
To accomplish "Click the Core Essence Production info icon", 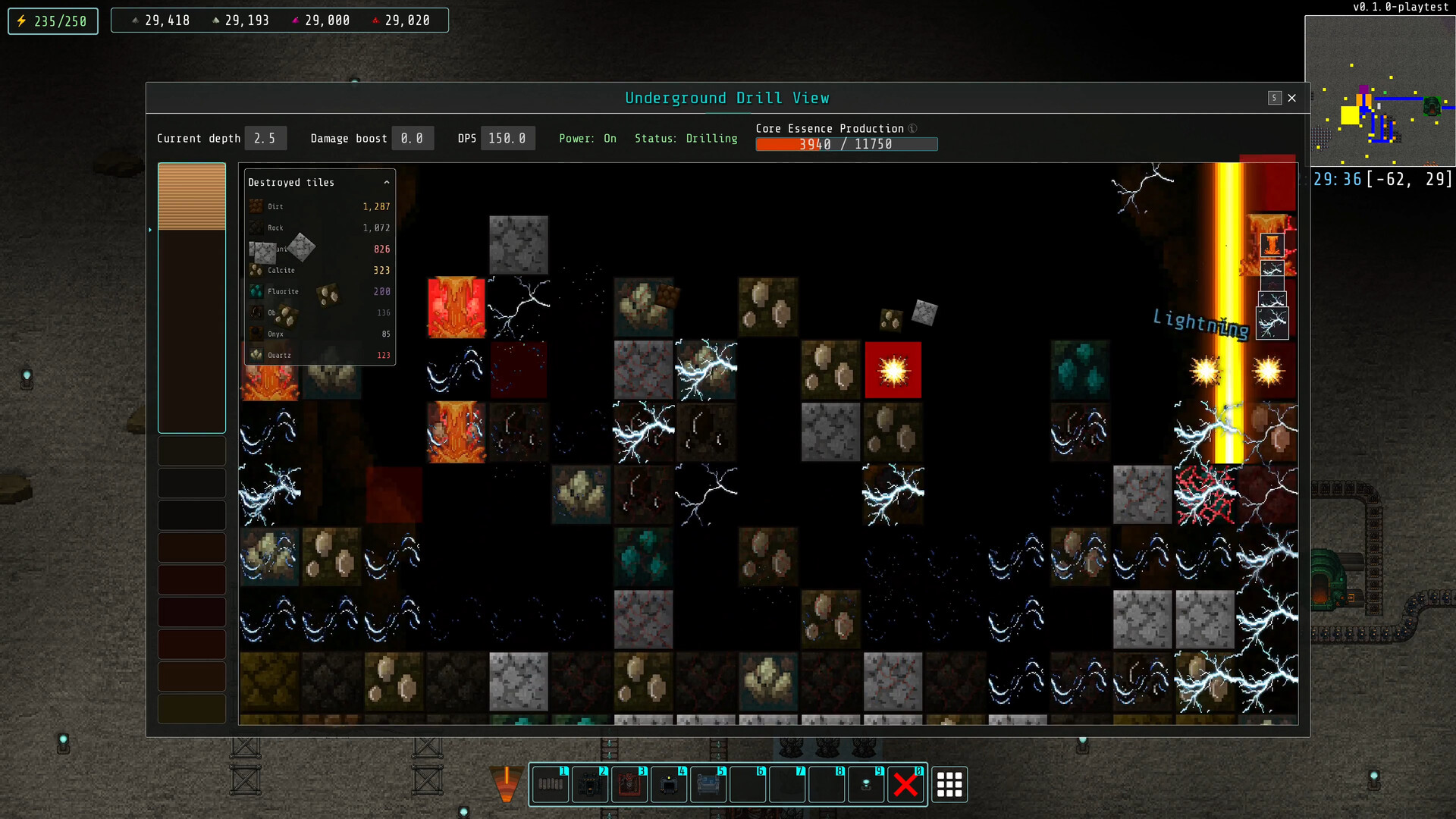I will [912, 129].
